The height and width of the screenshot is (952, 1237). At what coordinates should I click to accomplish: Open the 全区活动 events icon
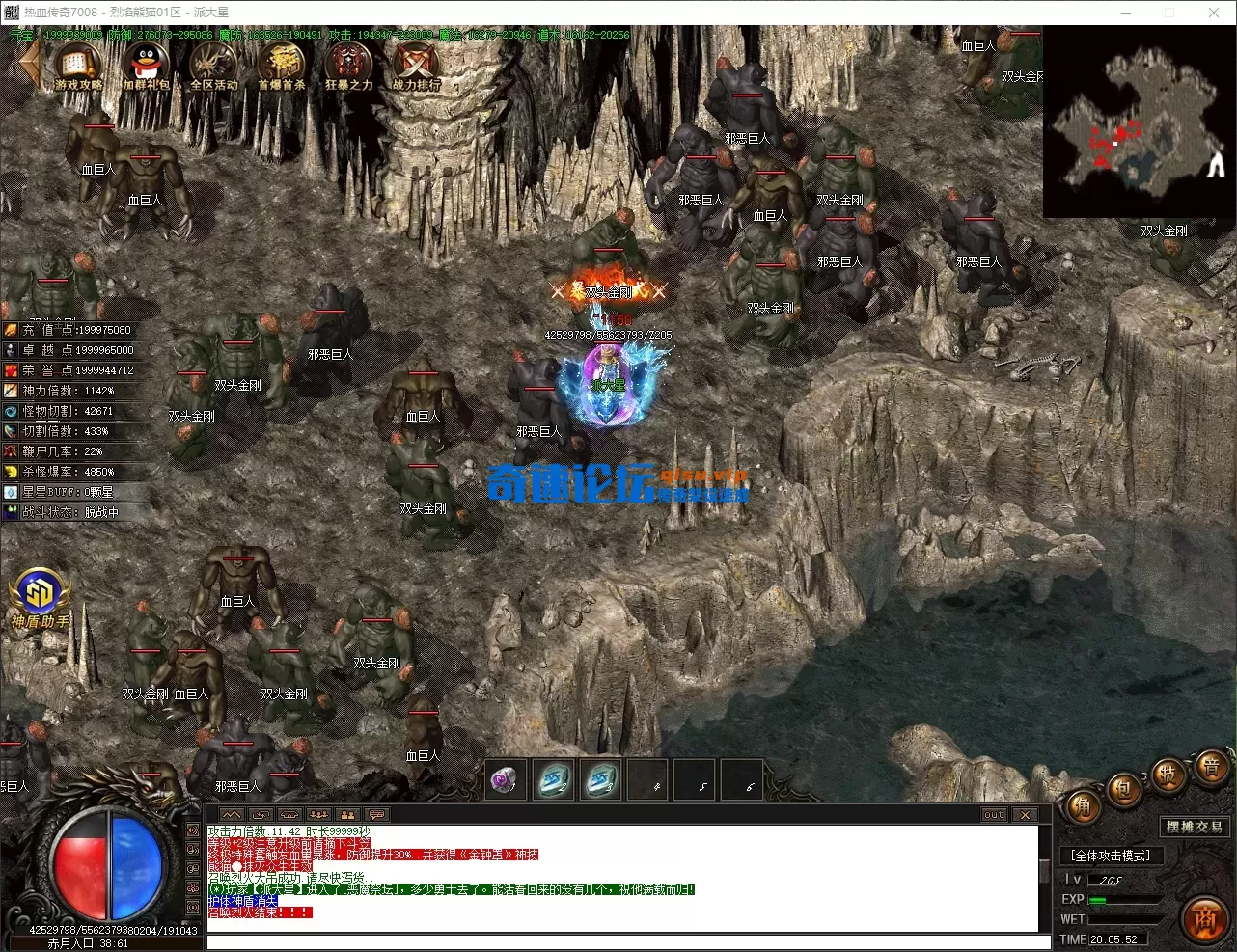213,67
